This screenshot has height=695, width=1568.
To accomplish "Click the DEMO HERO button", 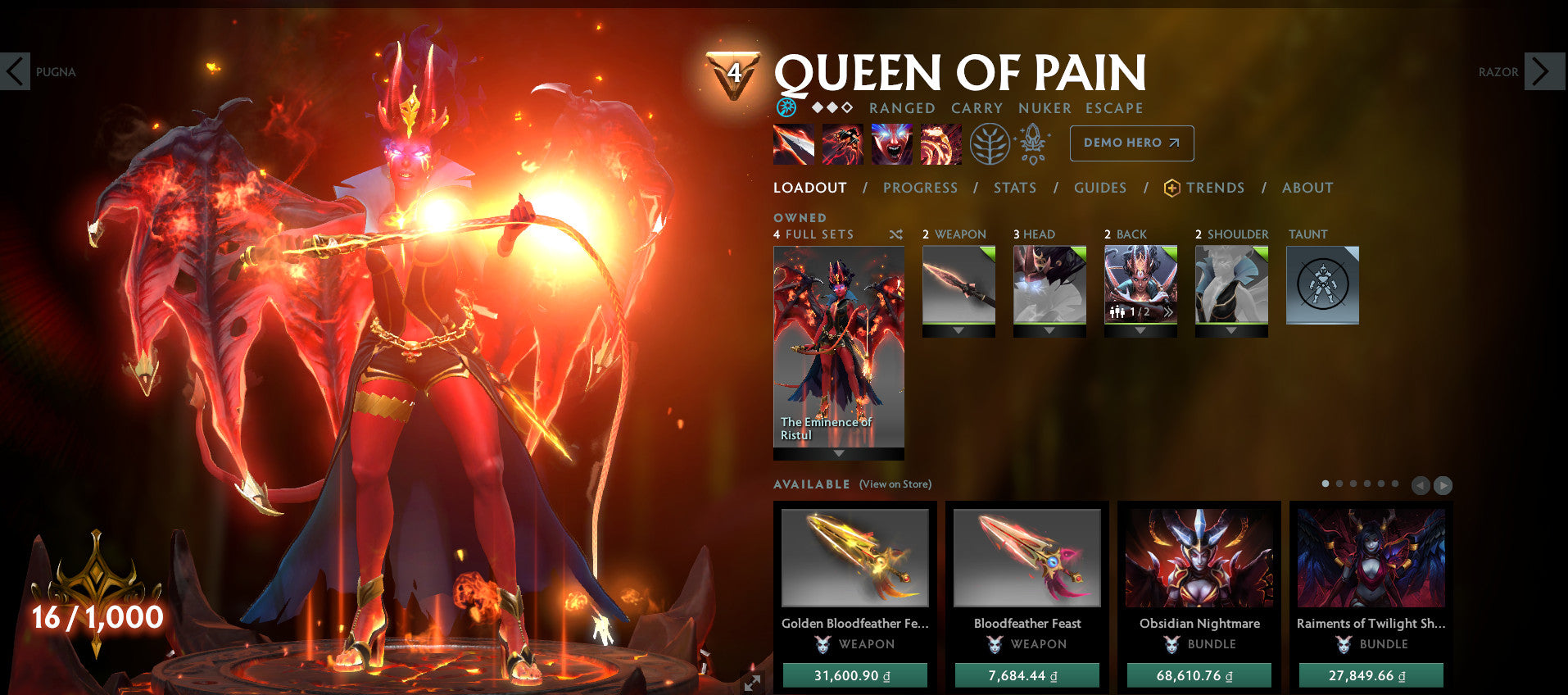I will click(x=1131, y=143).
